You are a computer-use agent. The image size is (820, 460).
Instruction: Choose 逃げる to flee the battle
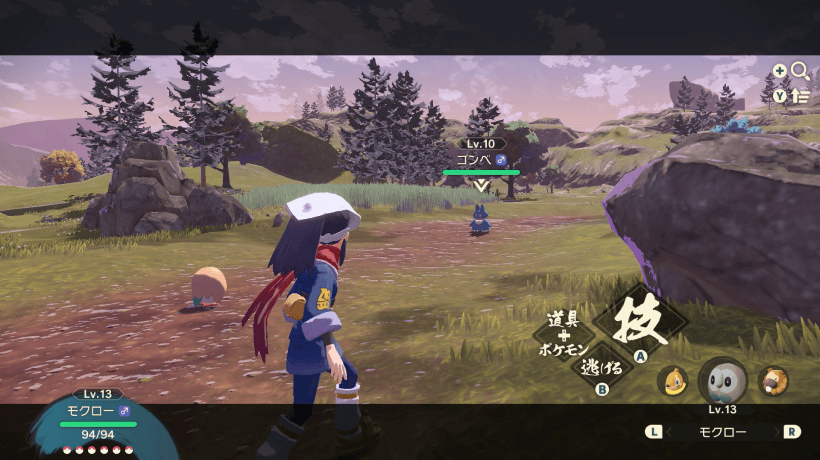click(x=603, y=368)
